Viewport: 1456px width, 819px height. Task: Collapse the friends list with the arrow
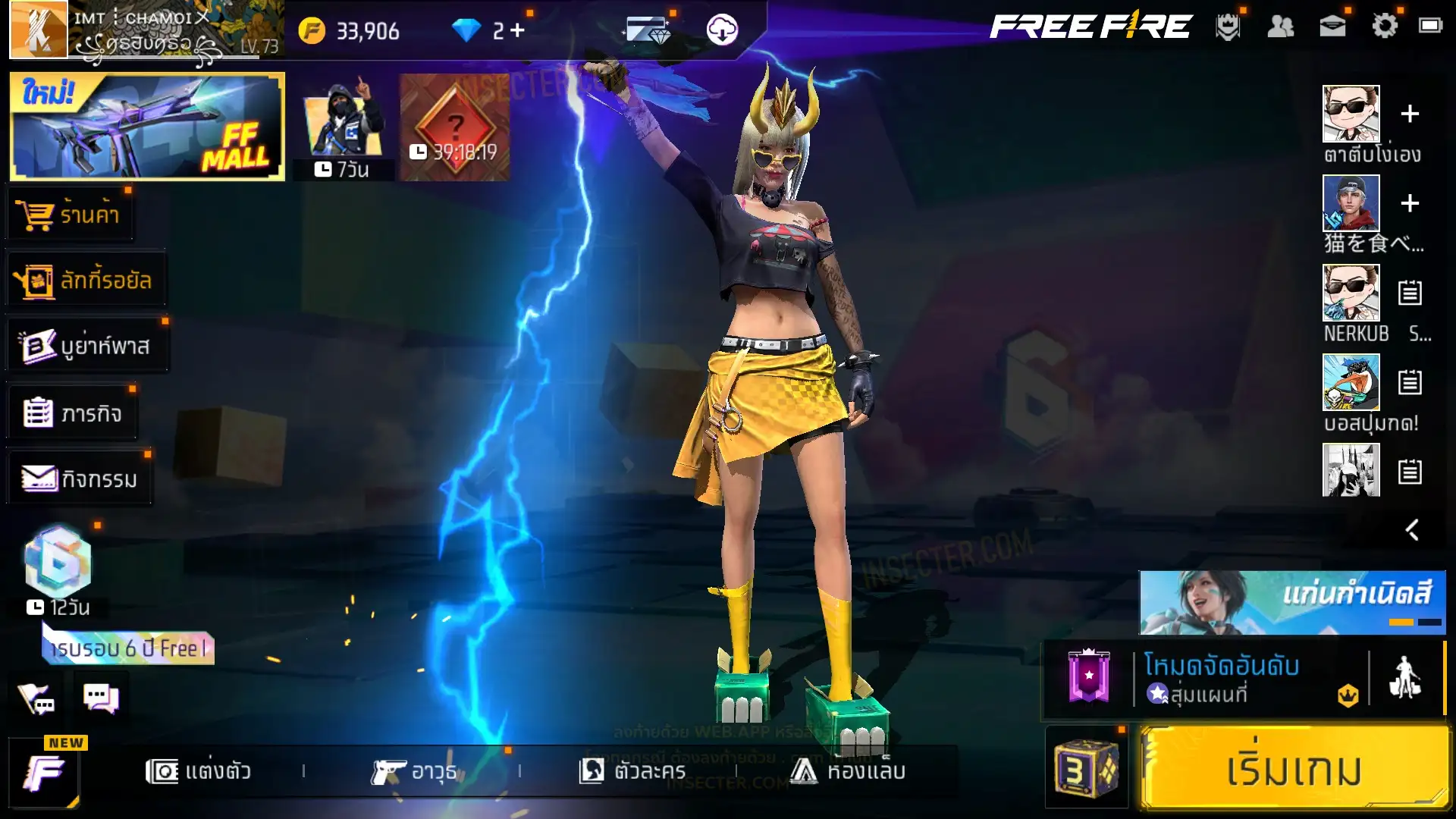point(1411,529)
